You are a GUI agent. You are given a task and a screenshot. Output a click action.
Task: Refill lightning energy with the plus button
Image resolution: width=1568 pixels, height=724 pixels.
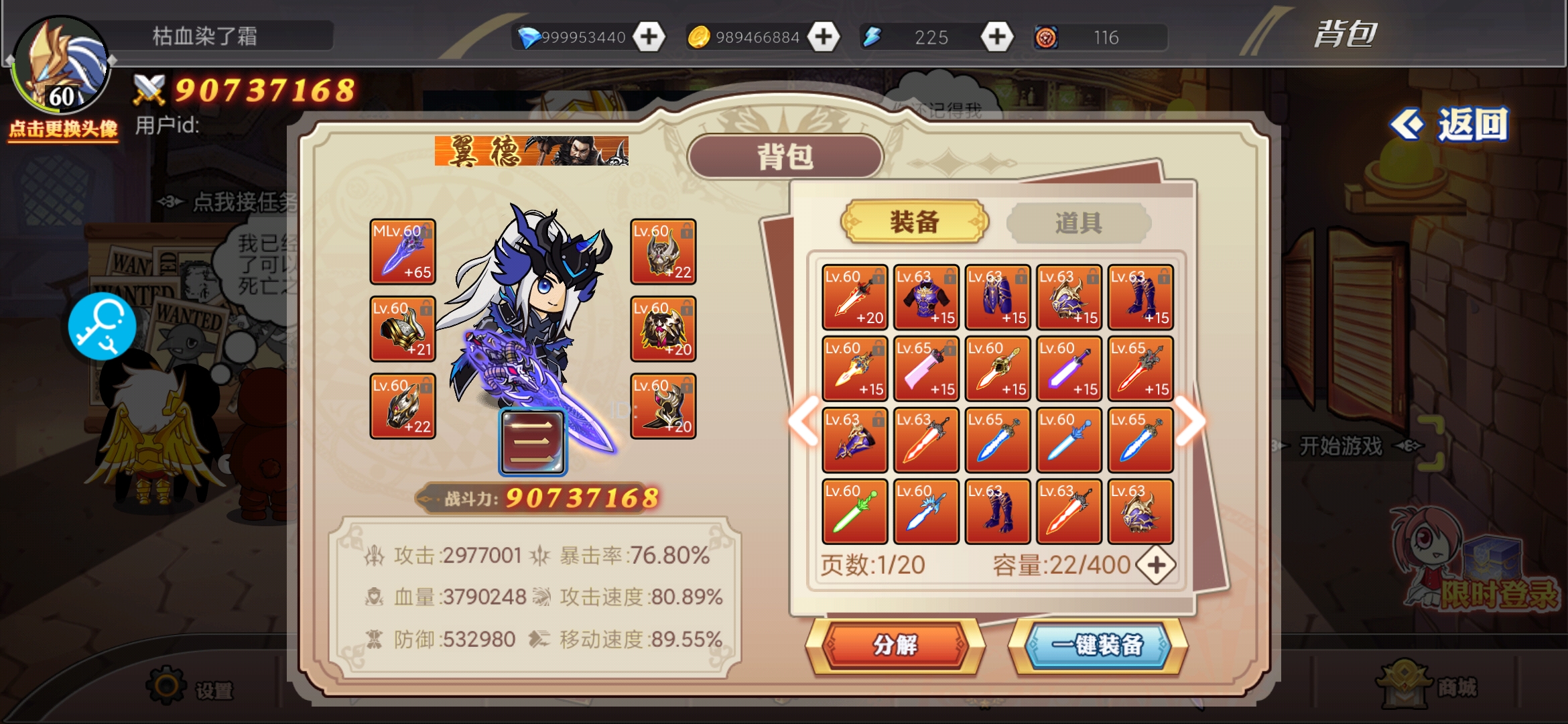(997, 37)
